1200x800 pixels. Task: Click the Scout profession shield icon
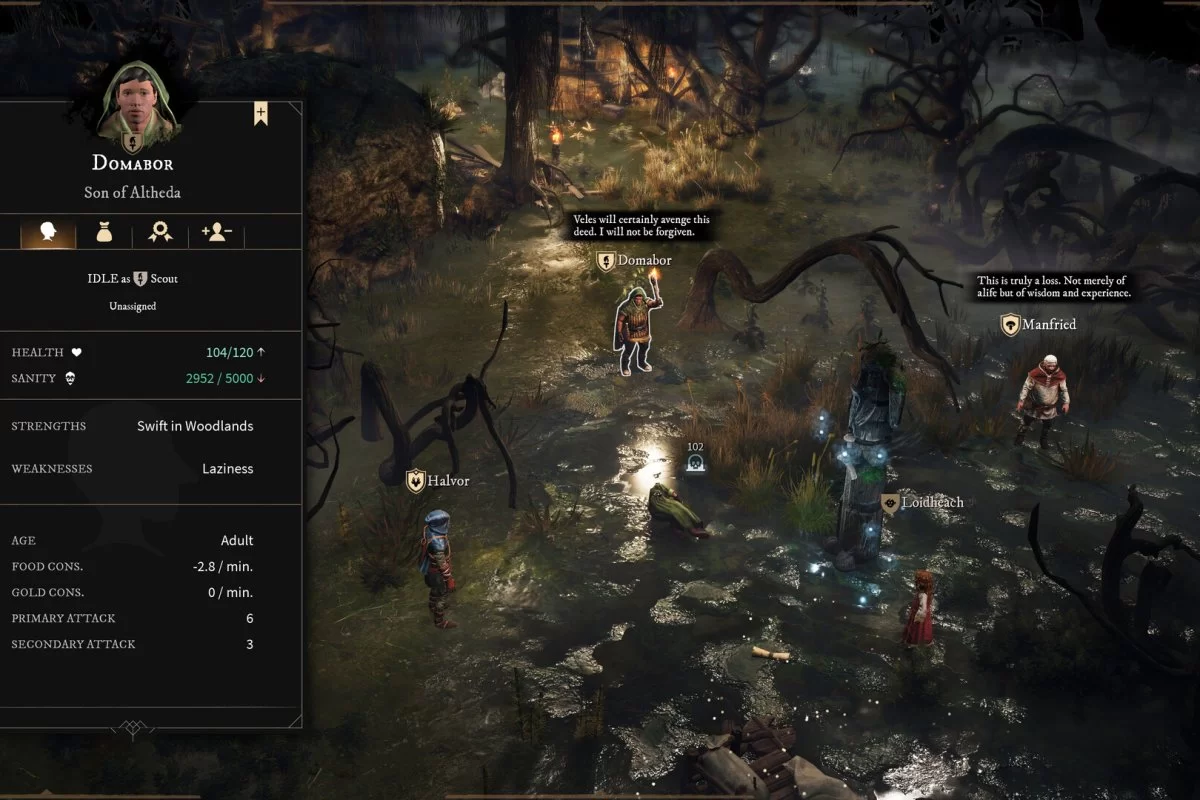(x=140, y=279)
